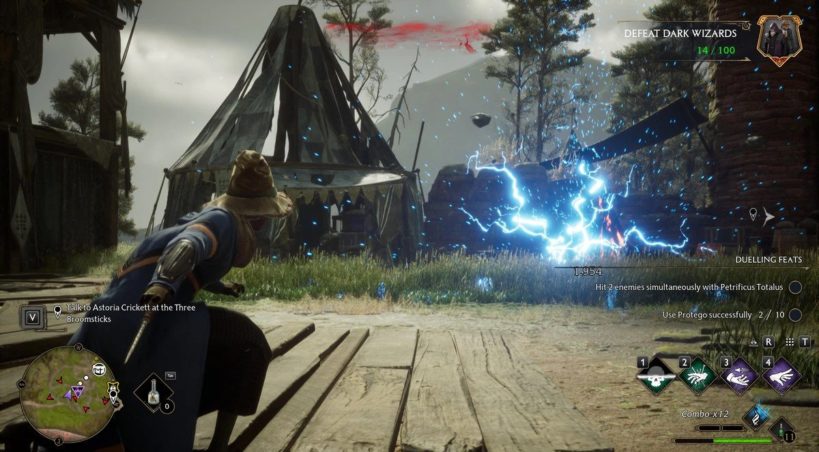Select the potion bottle tool slot
819x452 pixels.
click(x=154, y=390)
